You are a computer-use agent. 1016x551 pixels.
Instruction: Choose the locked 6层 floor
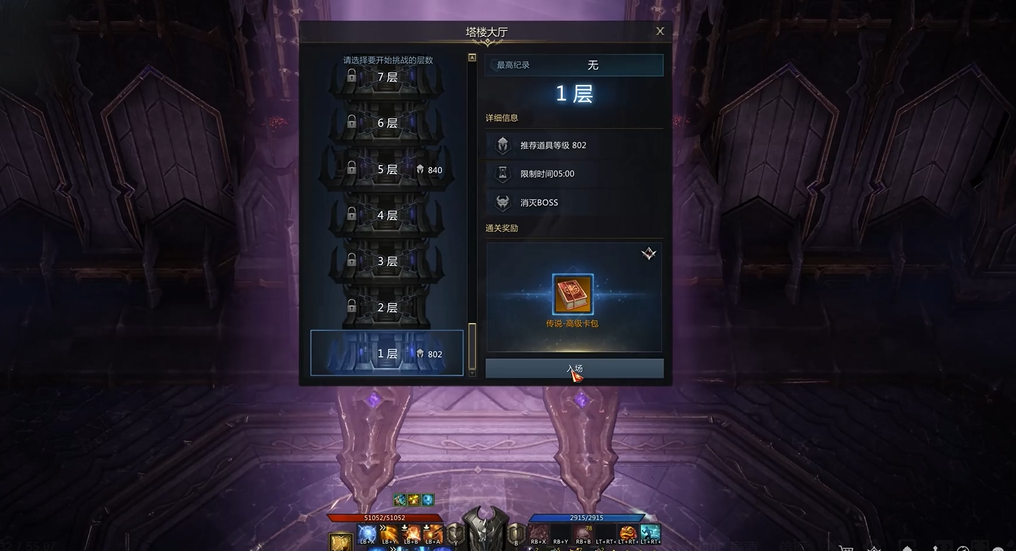tap(387, 123)
